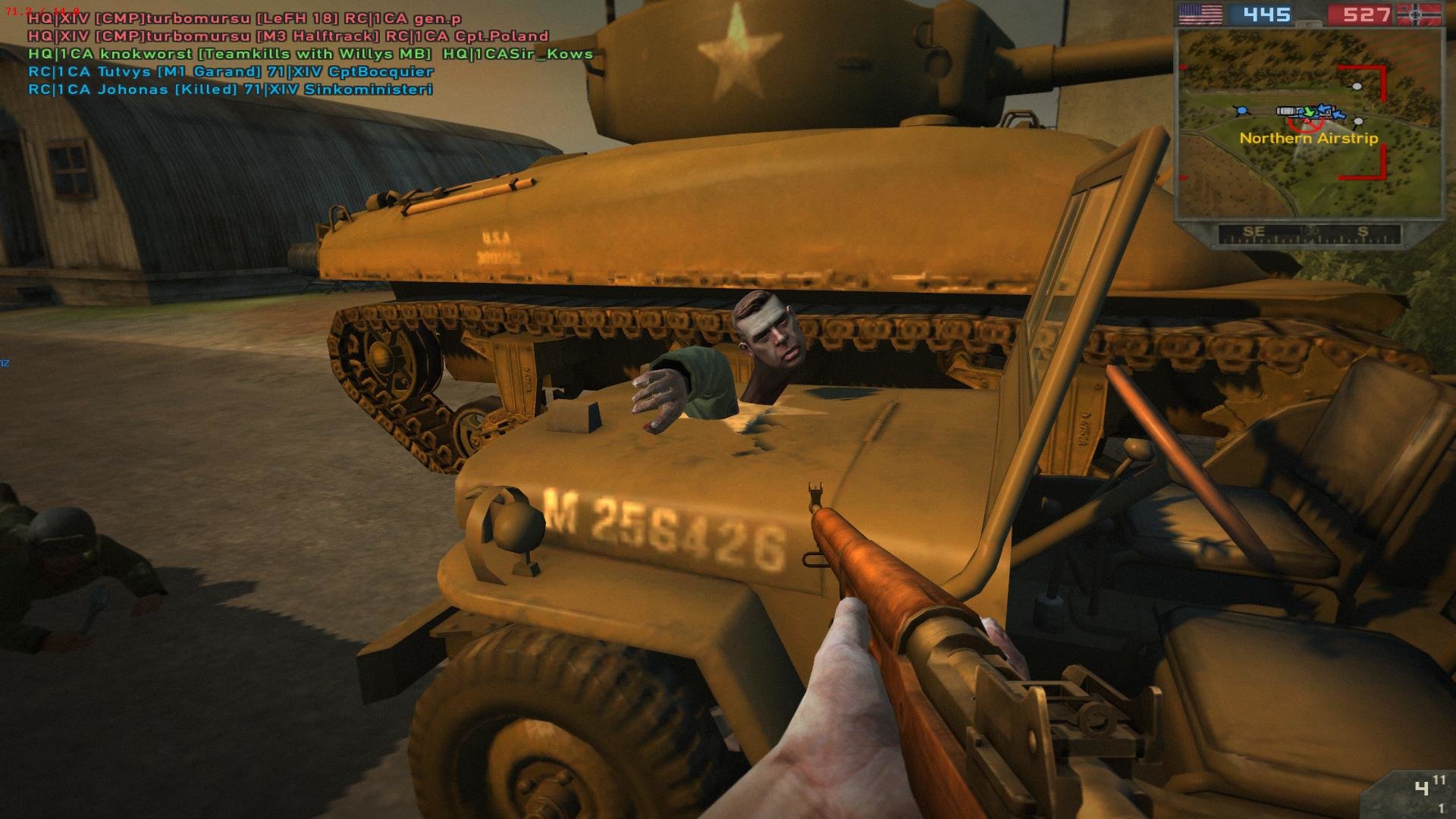Open the minimap showing Northern Airstrip
1456x819 pixels.
[x=1309, y=123]
